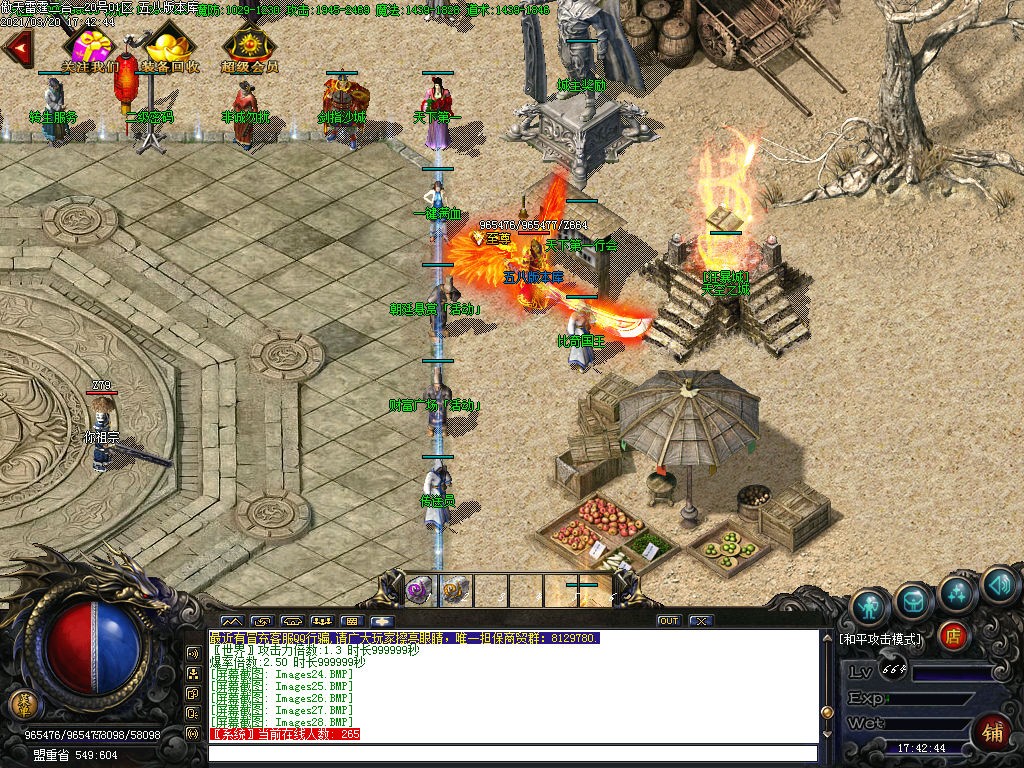Open the red 铺 store button
Viewport: 1024px width, 768px height.
click(993, 731)
